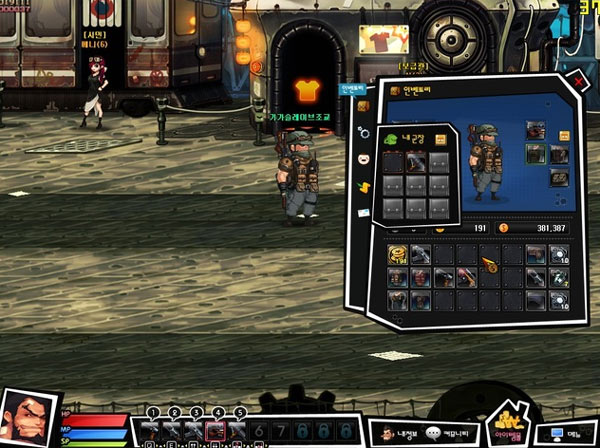Screen dimensions: 600x448
Task: Select the orange-red weapon lying in the inventory
Action: point(489,263)
